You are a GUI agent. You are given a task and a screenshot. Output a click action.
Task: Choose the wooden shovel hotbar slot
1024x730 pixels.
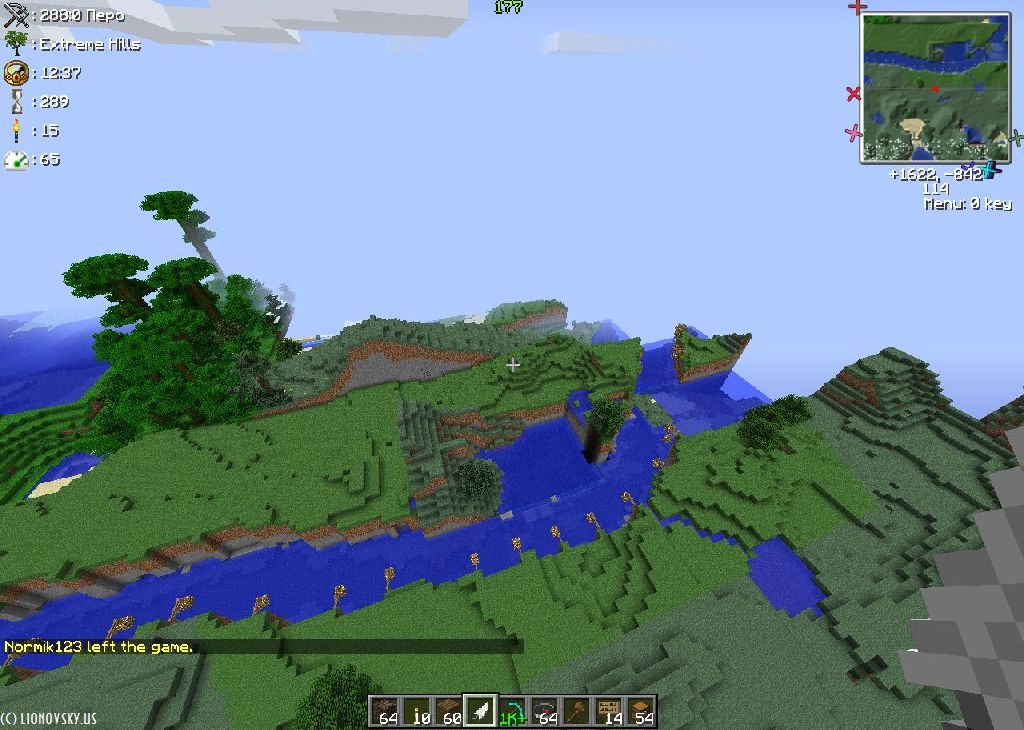click(x=577, y=711)
